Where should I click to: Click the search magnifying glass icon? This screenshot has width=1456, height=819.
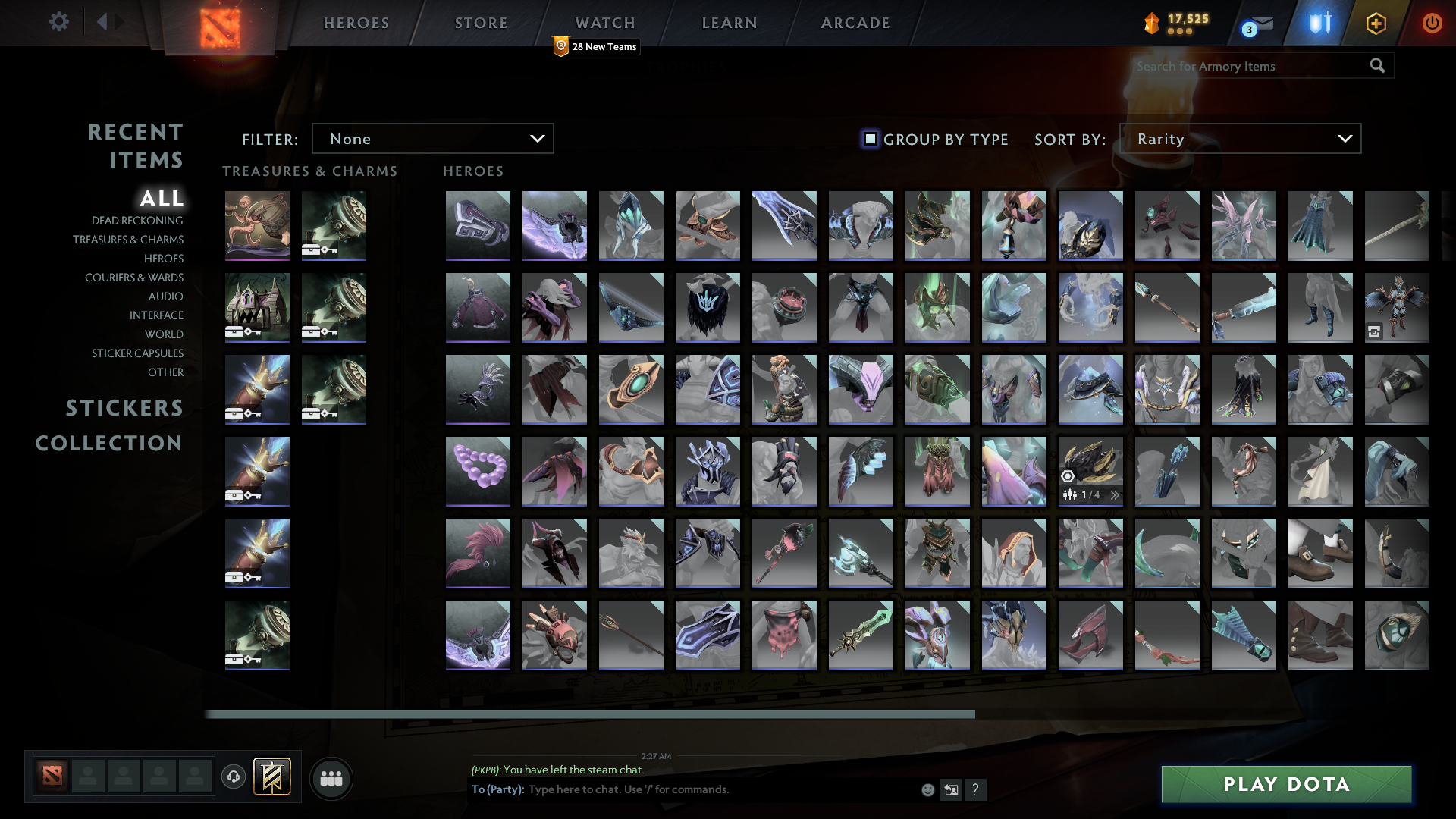pyautogui.click(x=1377, y=66)
